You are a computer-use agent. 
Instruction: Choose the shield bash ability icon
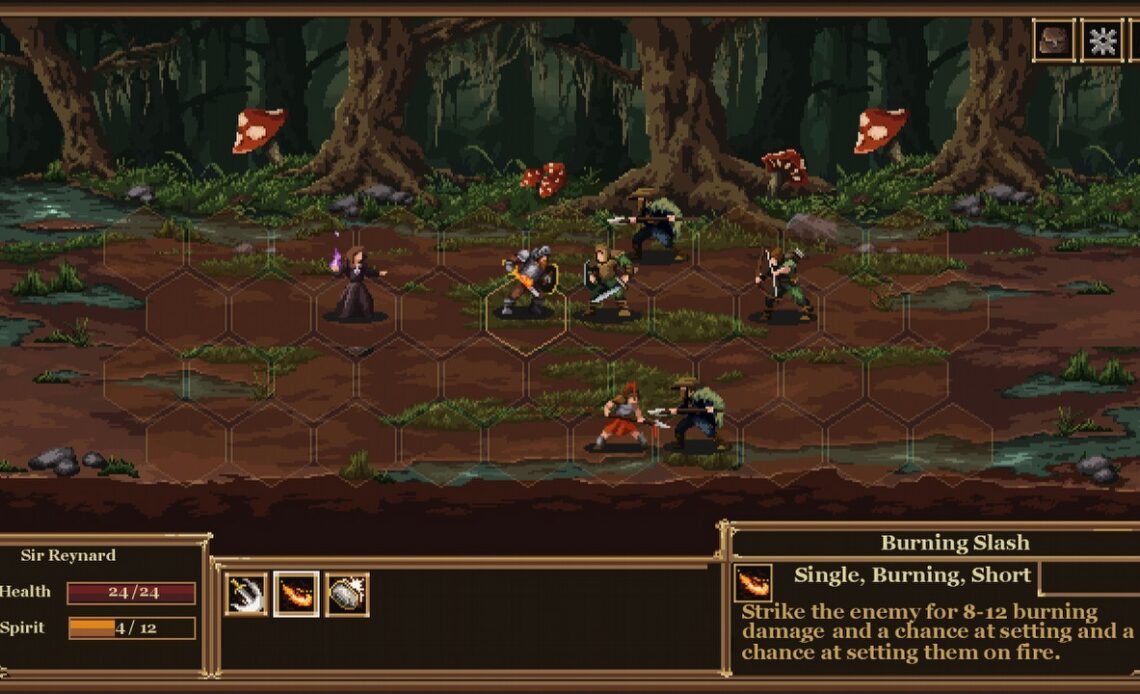347,594
